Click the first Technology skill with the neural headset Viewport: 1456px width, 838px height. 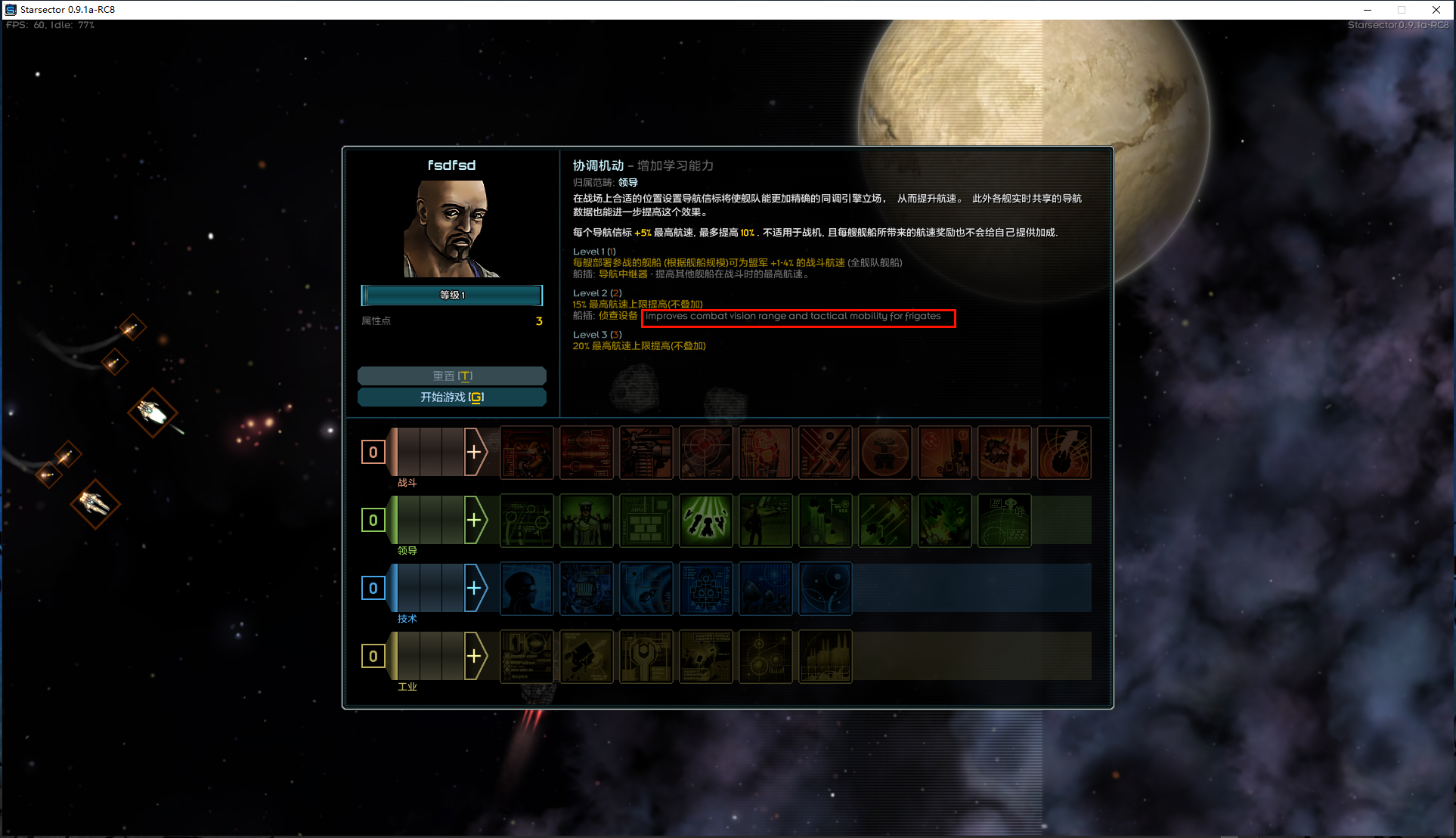pos(527,588)
